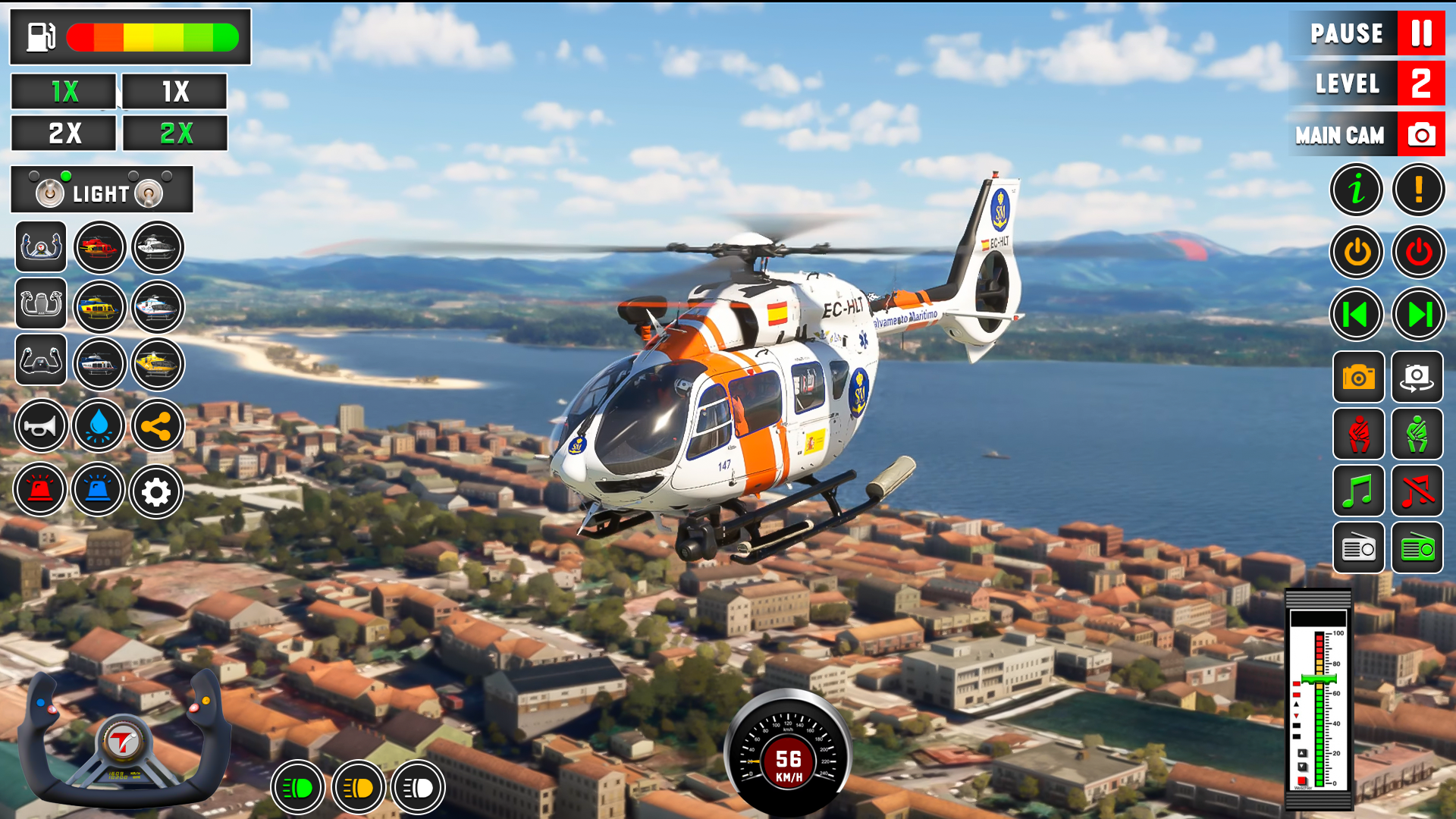Select the red rescue helicopter thumbnail
The height and width of the screenshot is (819, 1456).
pos(99,247)
